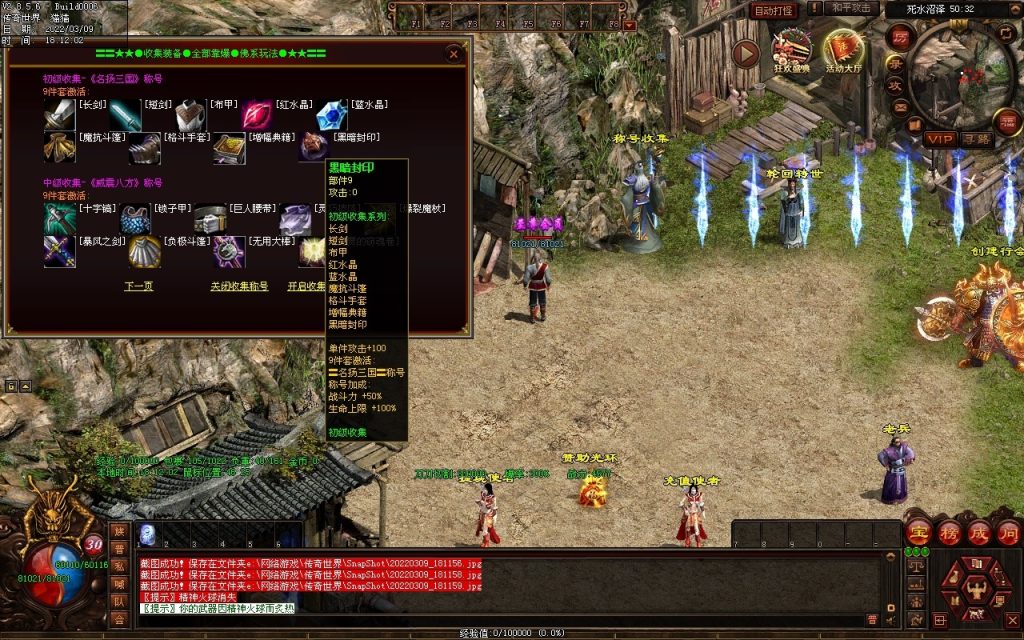The height and width of the screenshot is (640, 1024).
Task: Open the 狂欢盛典 carnival event
Action: (792, 51)
